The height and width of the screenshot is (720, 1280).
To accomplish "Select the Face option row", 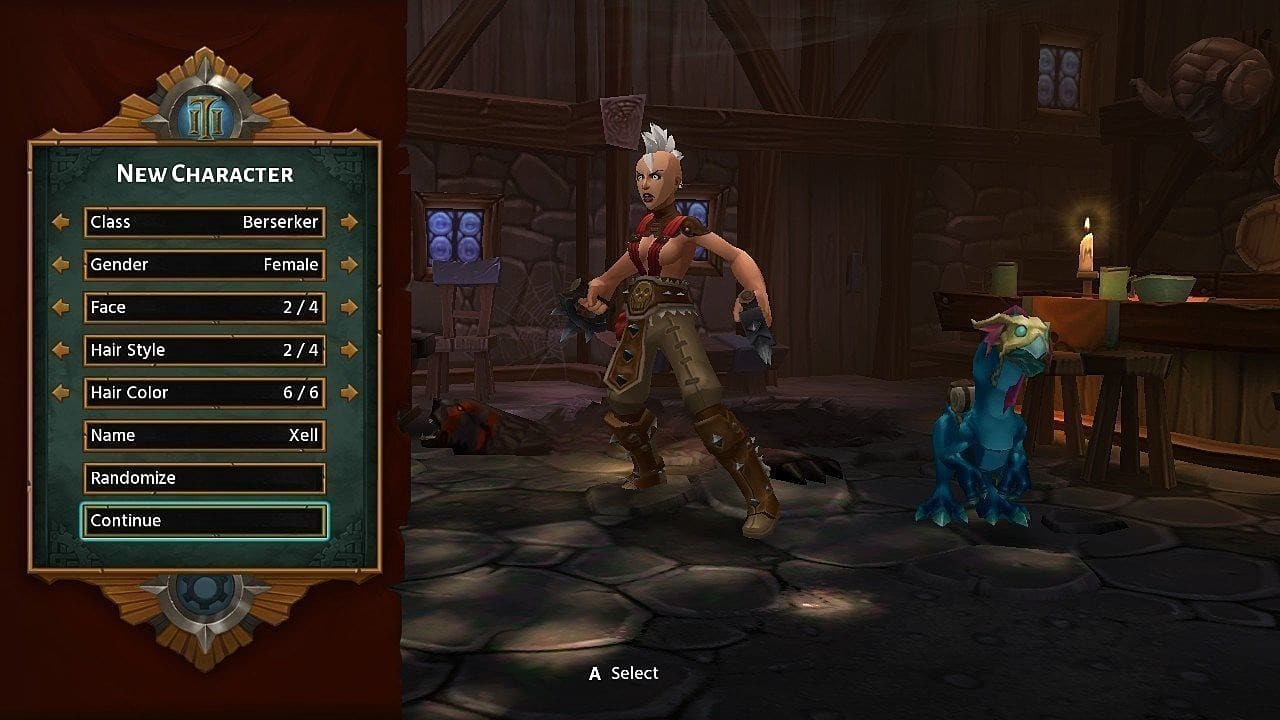I will 204,307.
